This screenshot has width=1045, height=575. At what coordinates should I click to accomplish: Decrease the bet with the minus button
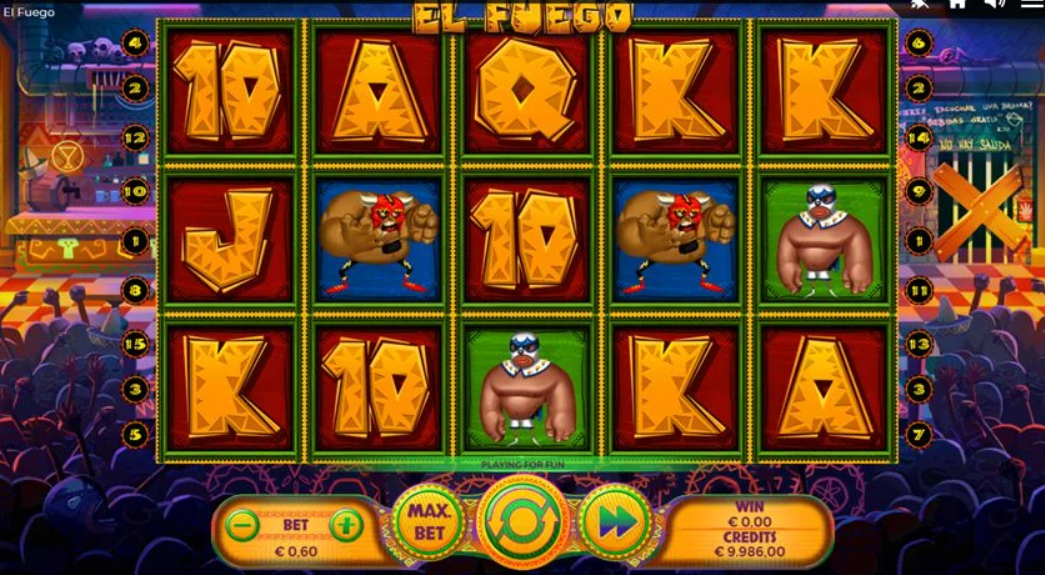(242, 525)
